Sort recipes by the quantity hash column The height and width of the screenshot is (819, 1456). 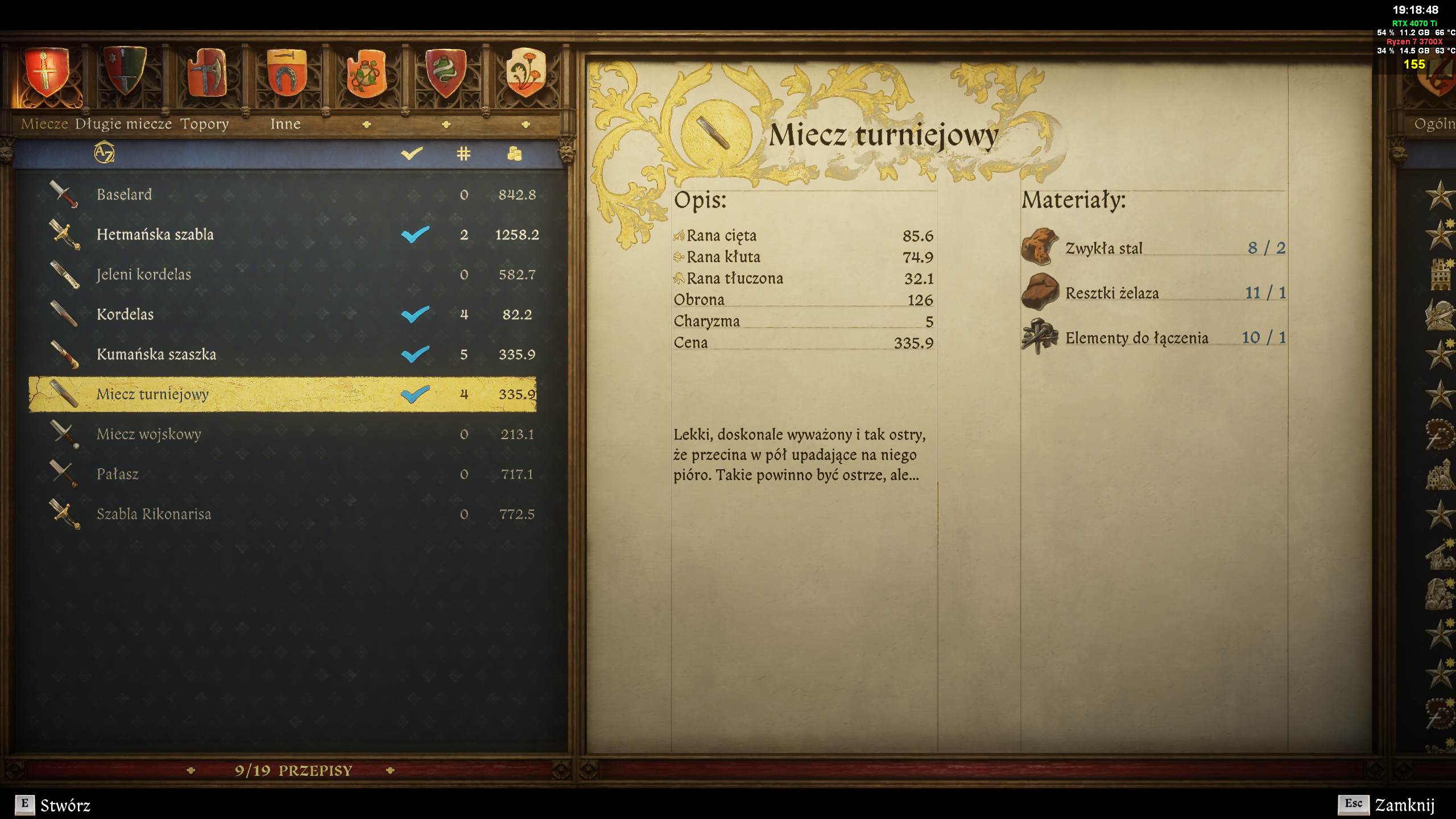point(464,154)
